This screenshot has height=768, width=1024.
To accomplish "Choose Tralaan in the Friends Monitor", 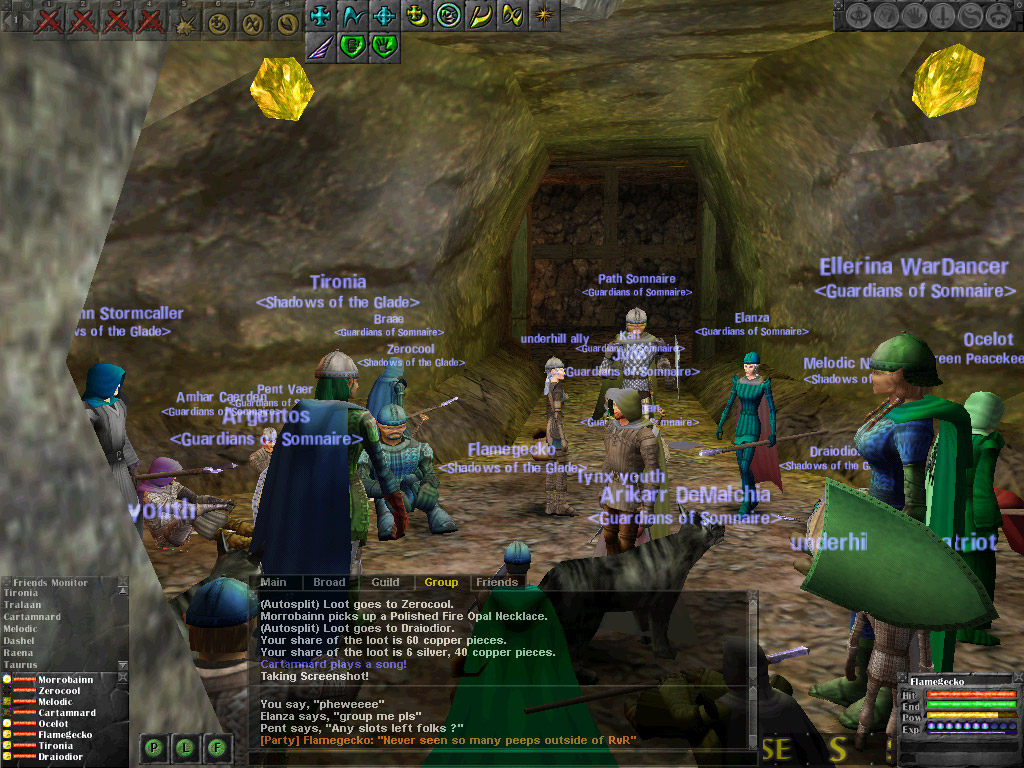I will 22,605.
